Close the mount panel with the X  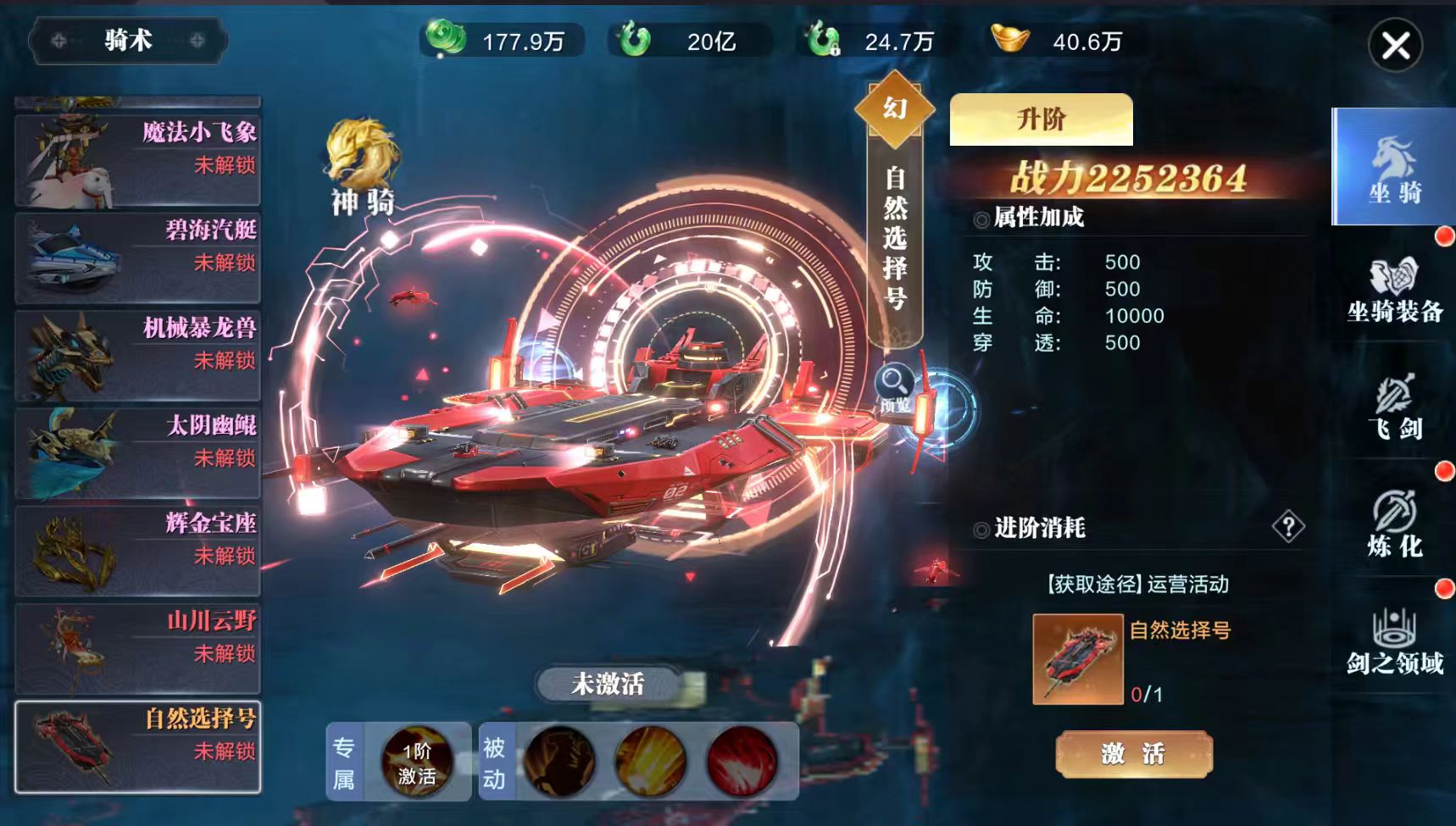coord(1395,45)
